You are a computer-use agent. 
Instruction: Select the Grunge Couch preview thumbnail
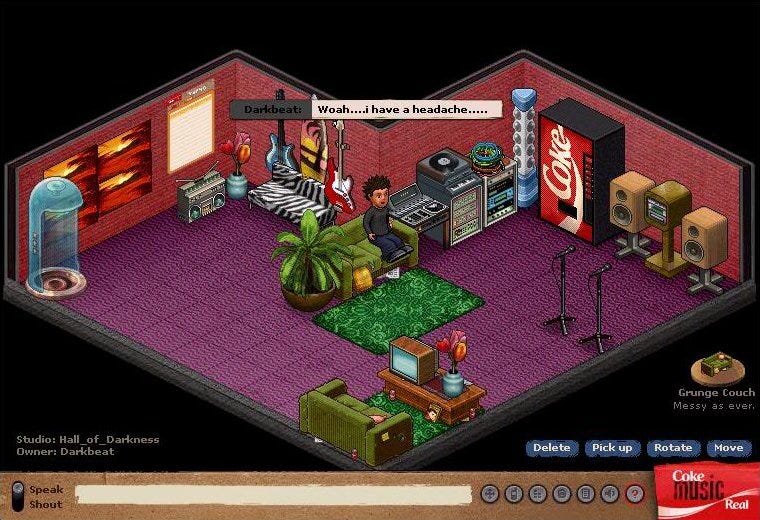click(x=717, y=367)
